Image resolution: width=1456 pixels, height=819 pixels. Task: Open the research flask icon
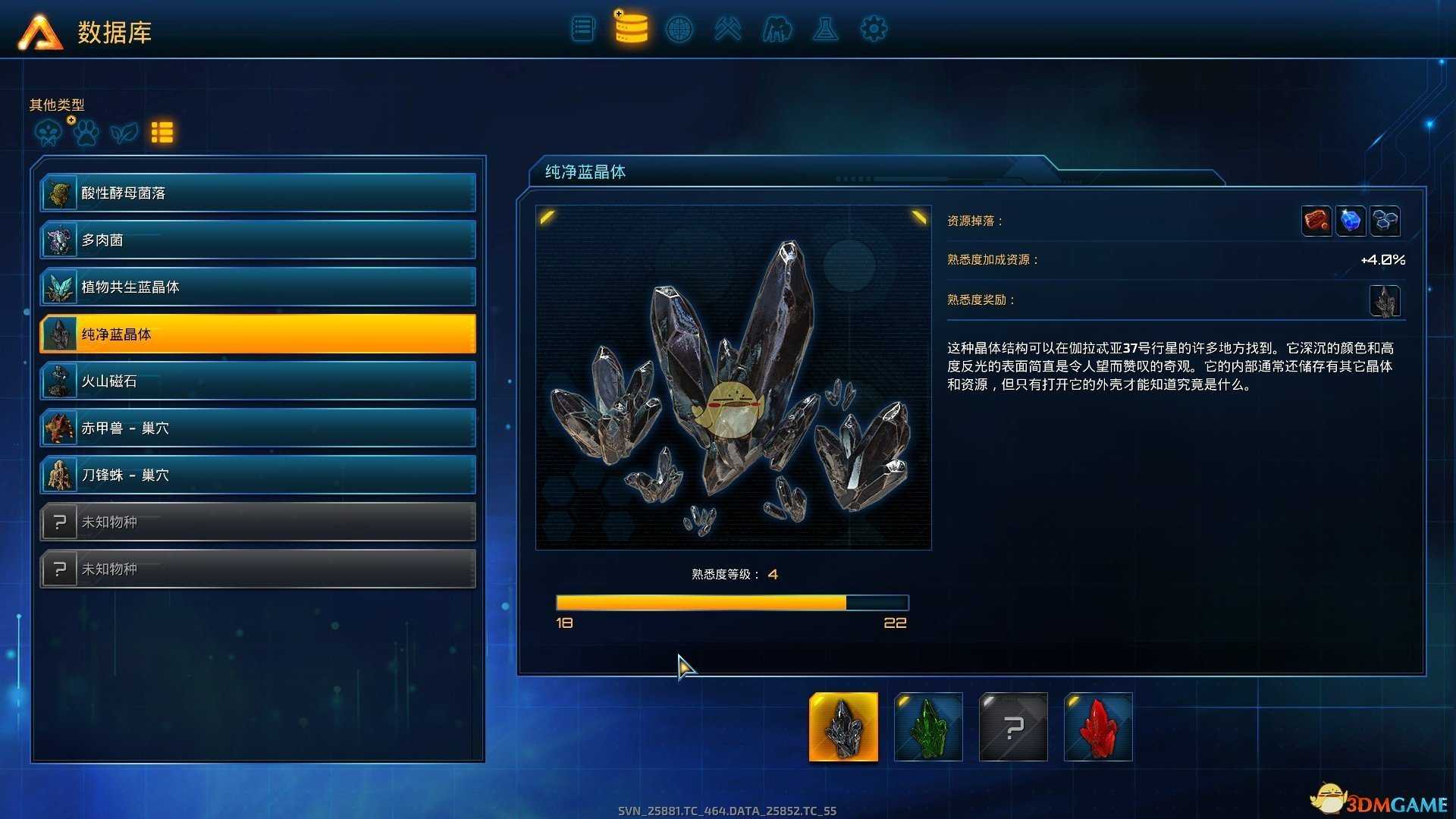(825, 29)
